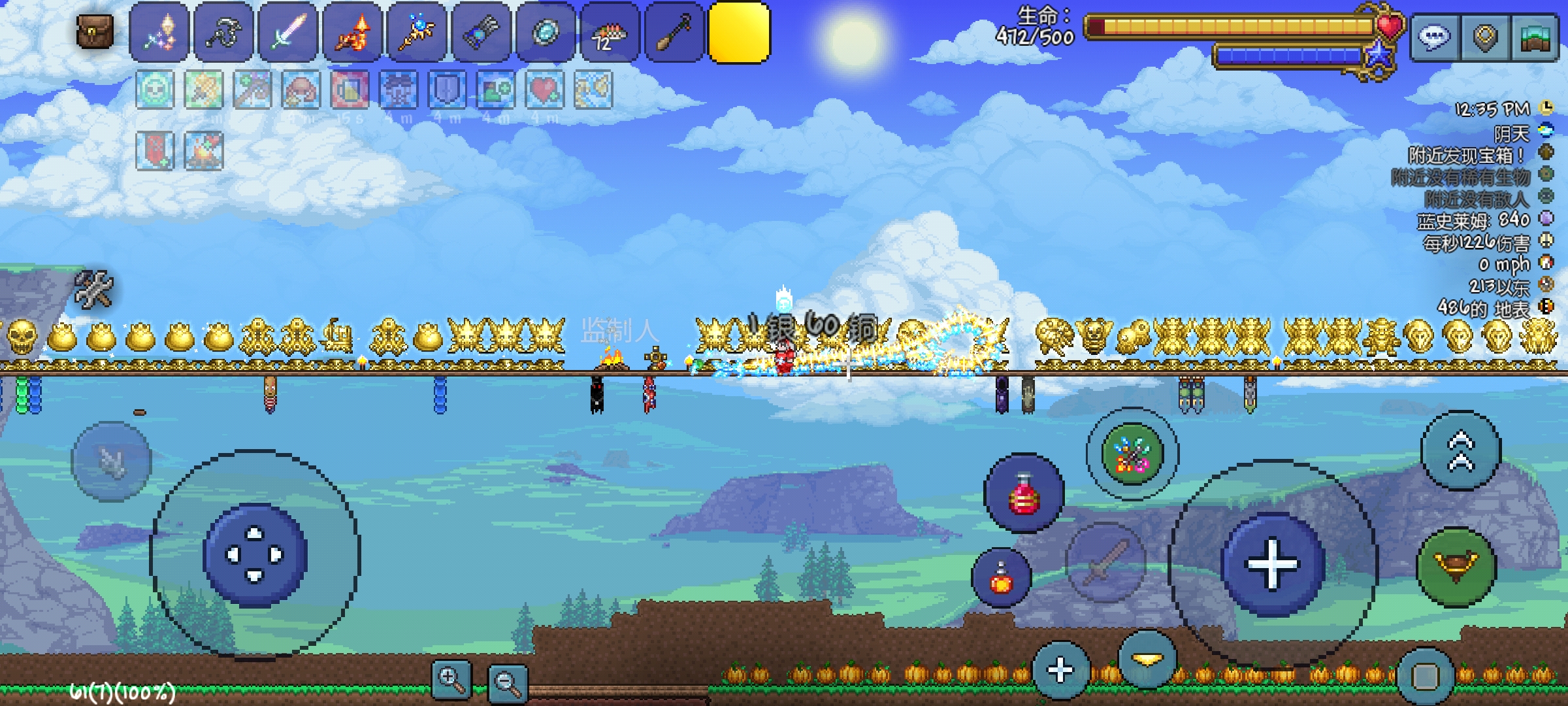Open the housing and camera menu button
The image size is (1568, 706).
coord(1534,39)
